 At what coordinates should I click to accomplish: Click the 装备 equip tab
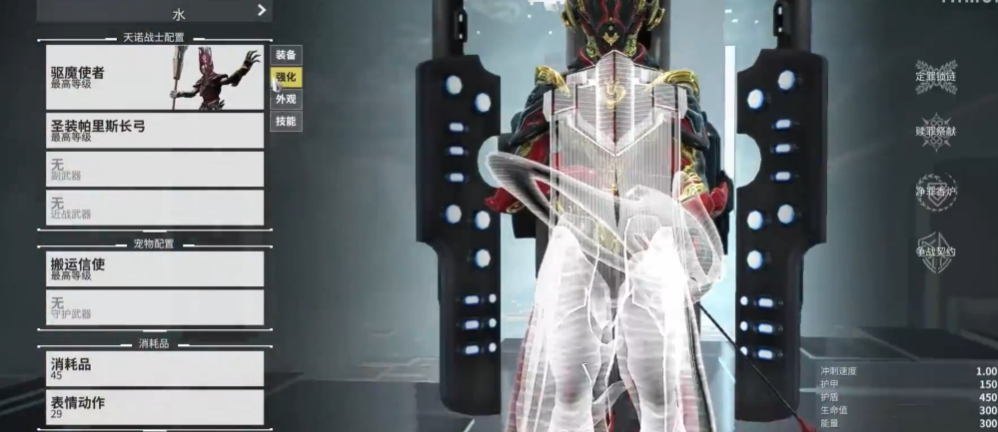point(286,55)
